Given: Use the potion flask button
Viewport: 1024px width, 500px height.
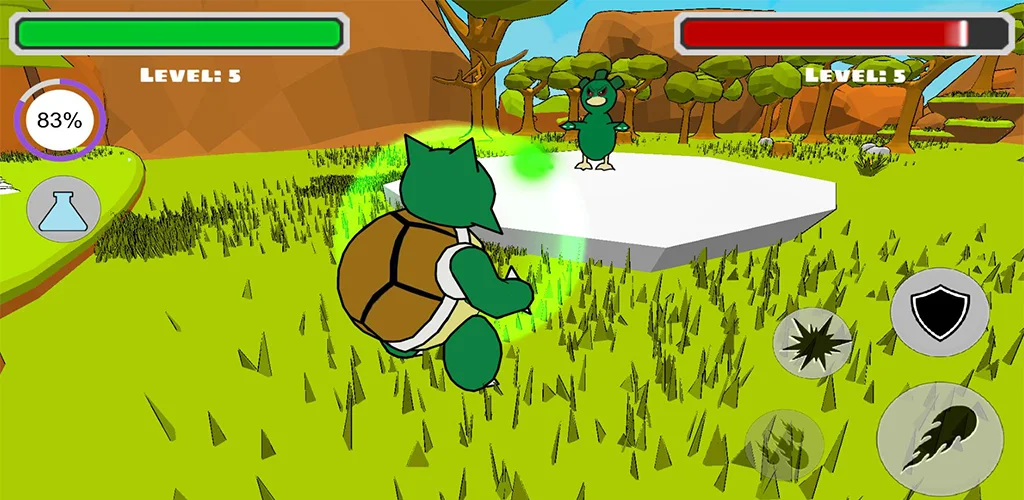Looking at the screenshot, I should pos(64,211).
